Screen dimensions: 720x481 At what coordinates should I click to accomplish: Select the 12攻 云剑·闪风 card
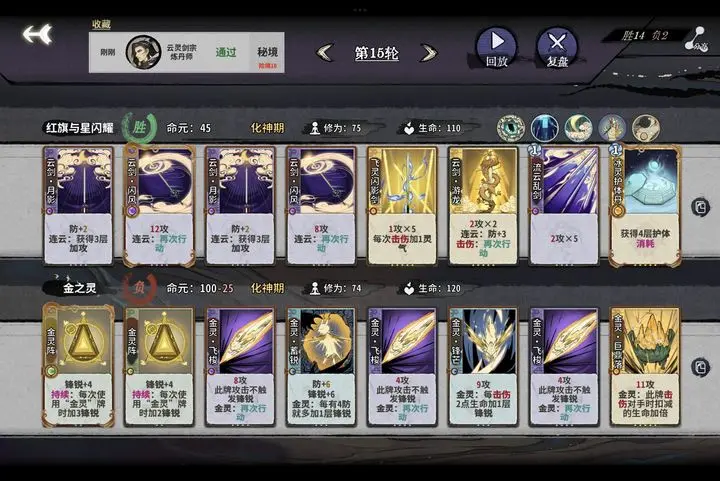coord(159,204)
